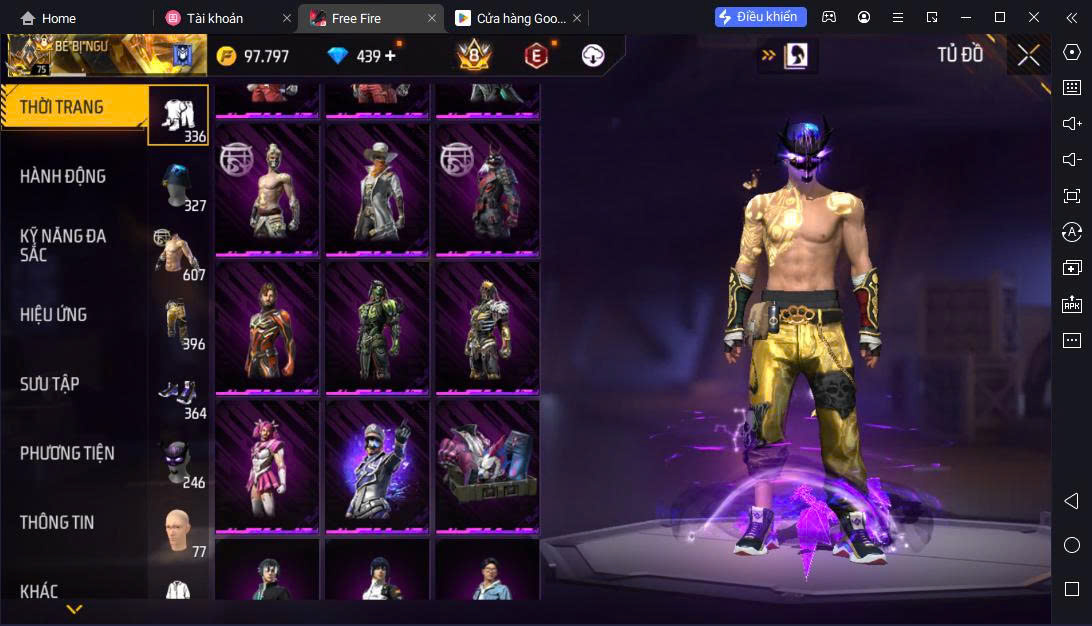Open the red E hexagon icon
This screenshot has width=1092, height=626.
(537, 56)
